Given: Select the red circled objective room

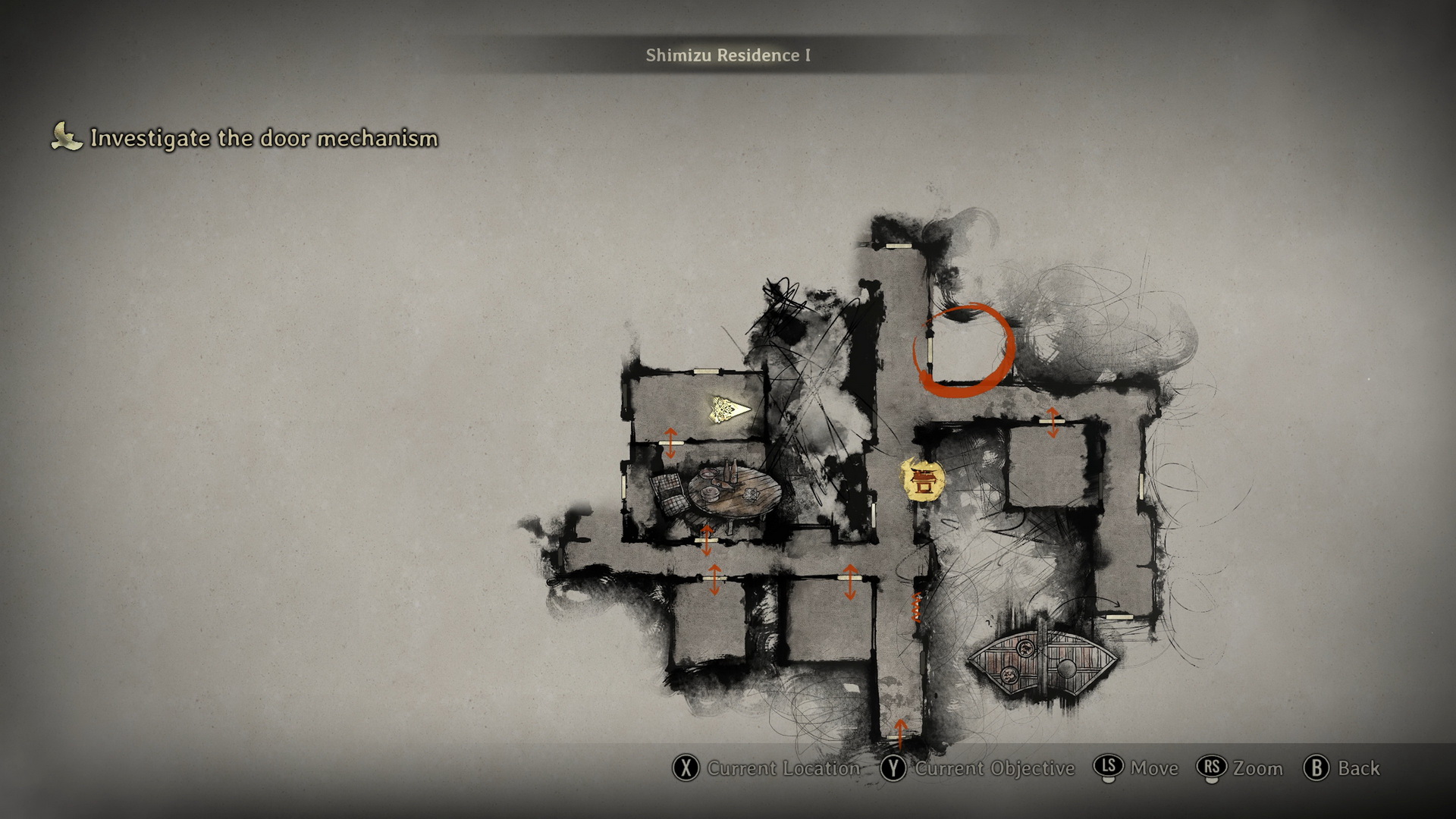Looking at the screenshot, I should [x=964, y=351].
